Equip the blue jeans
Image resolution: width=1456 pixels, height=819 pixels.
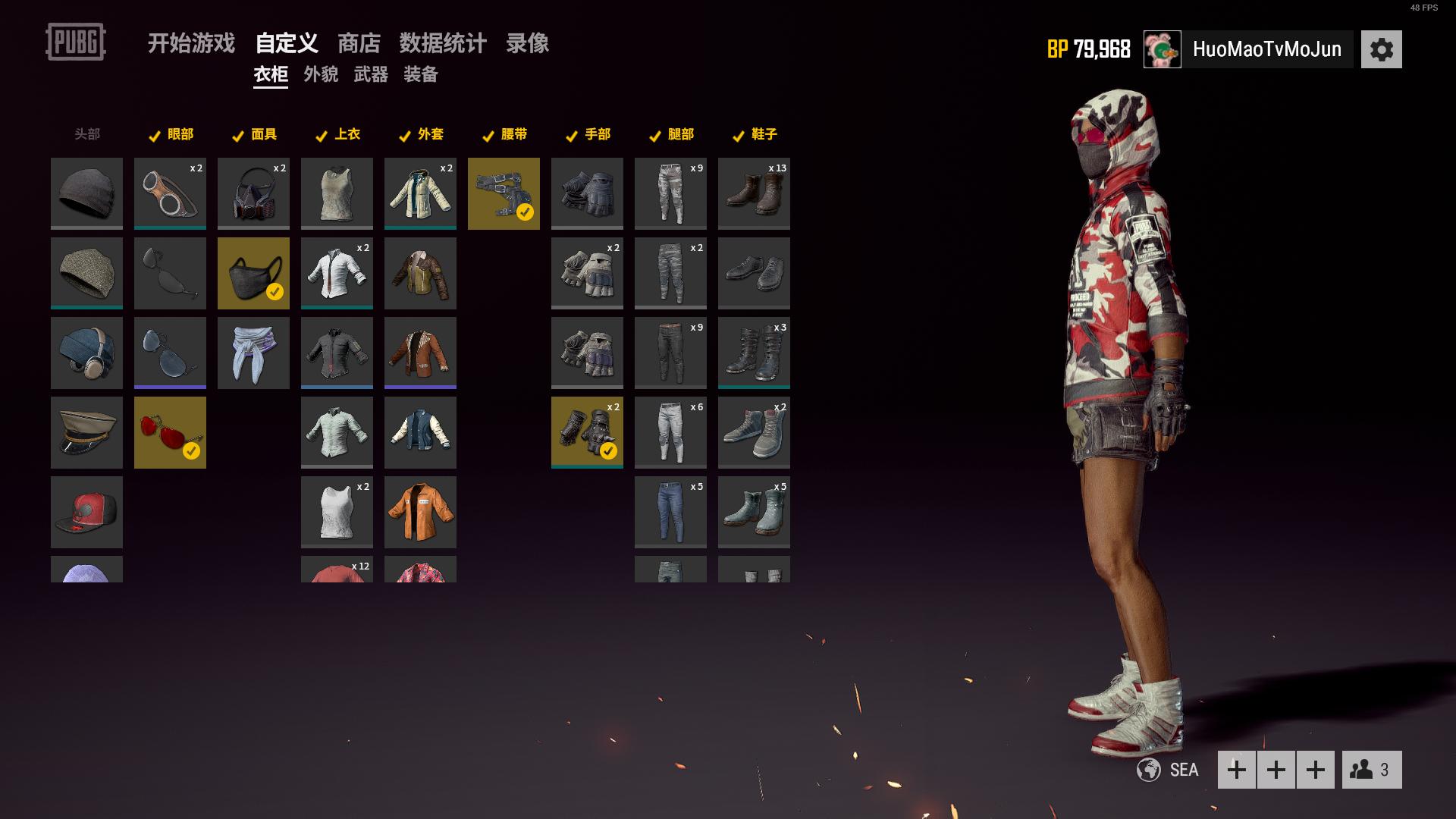pos(670,512)
